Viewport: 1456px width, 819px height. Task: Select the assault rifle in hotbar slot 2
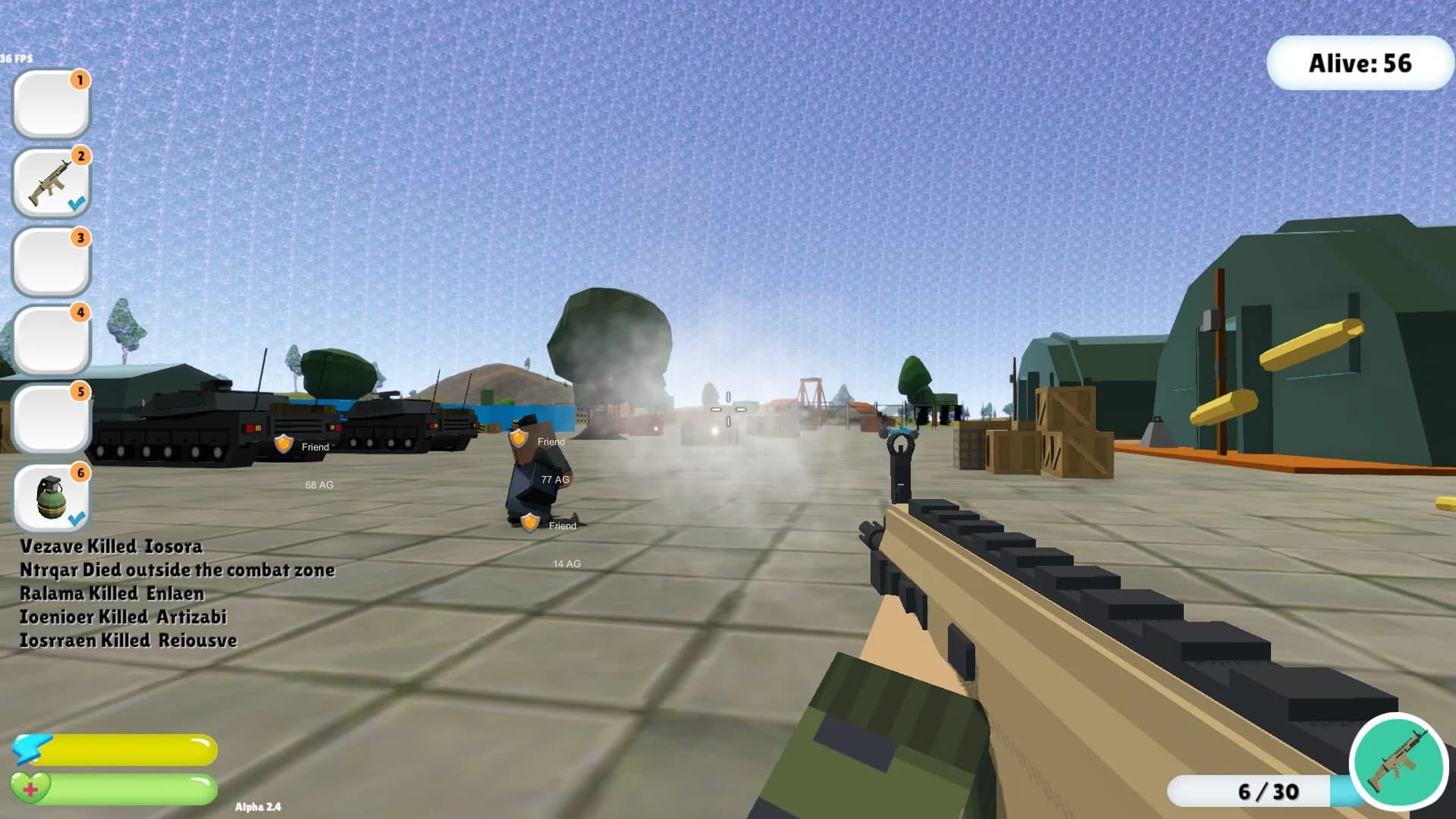tap(50, 180)
